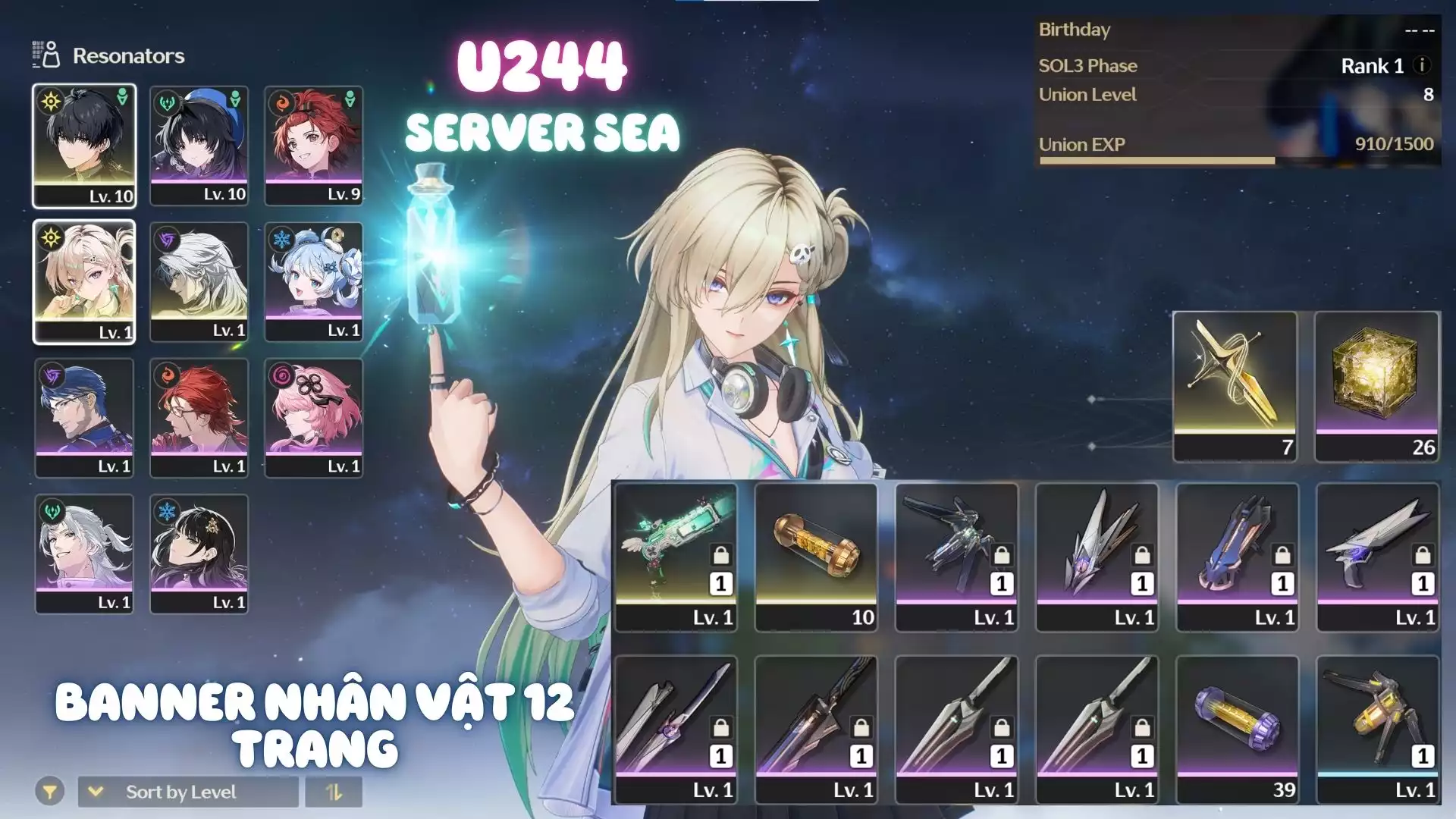Select the blue gauntlet weapon slot
The width and height of the screenshot is (1456, 819).
pyautogui.click(x=1237, y=557)
